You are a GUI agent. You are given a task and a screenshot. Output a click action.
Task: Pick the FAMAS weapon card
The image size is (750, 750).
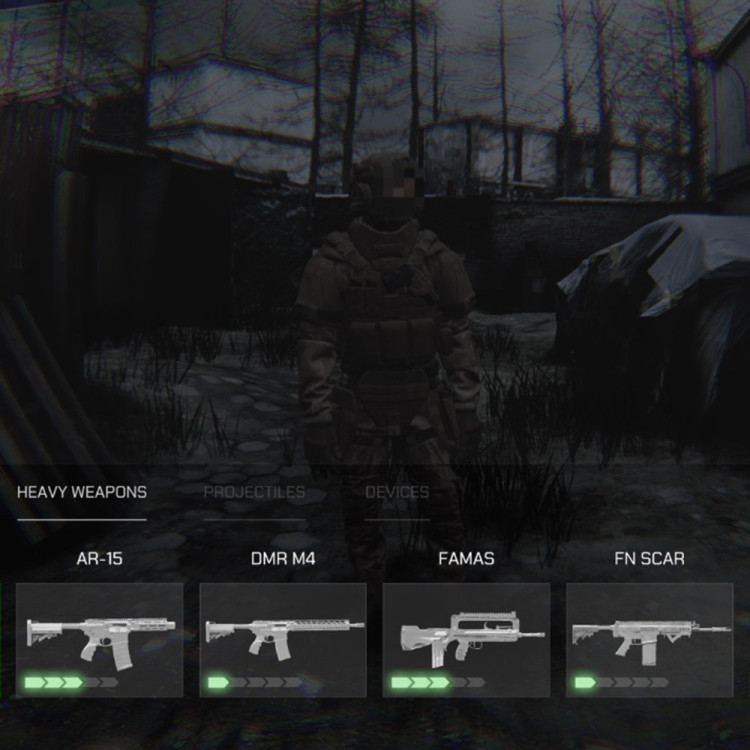click(466, 640)
